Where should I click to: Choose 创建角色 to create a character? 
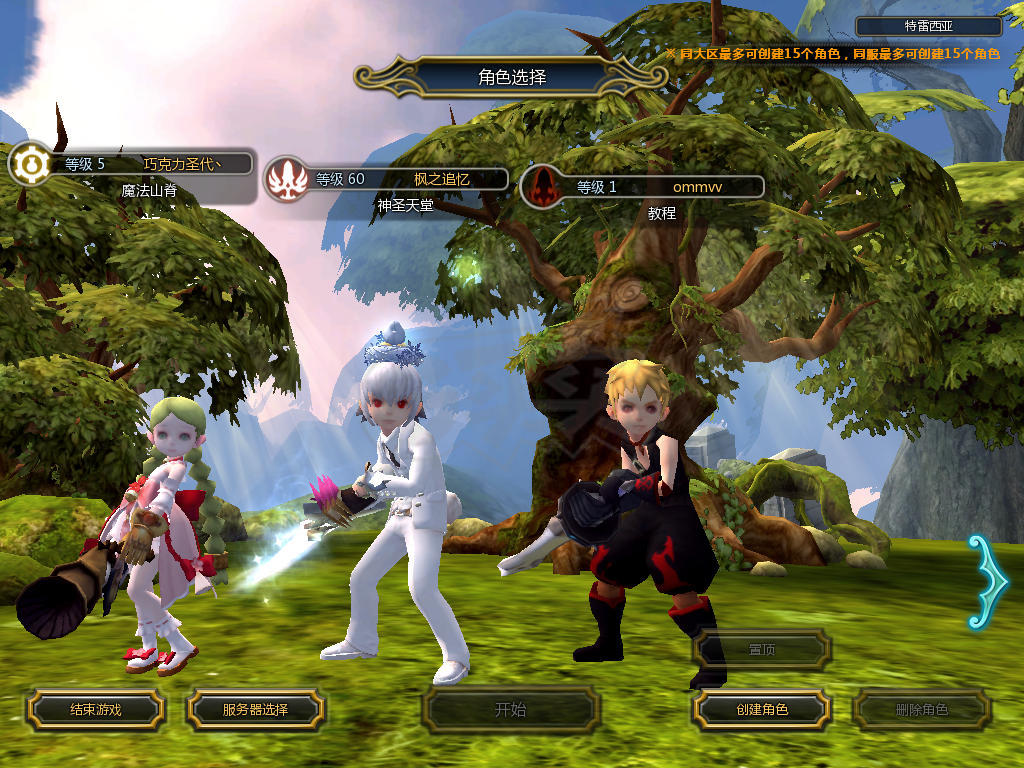tap(762, 710)
